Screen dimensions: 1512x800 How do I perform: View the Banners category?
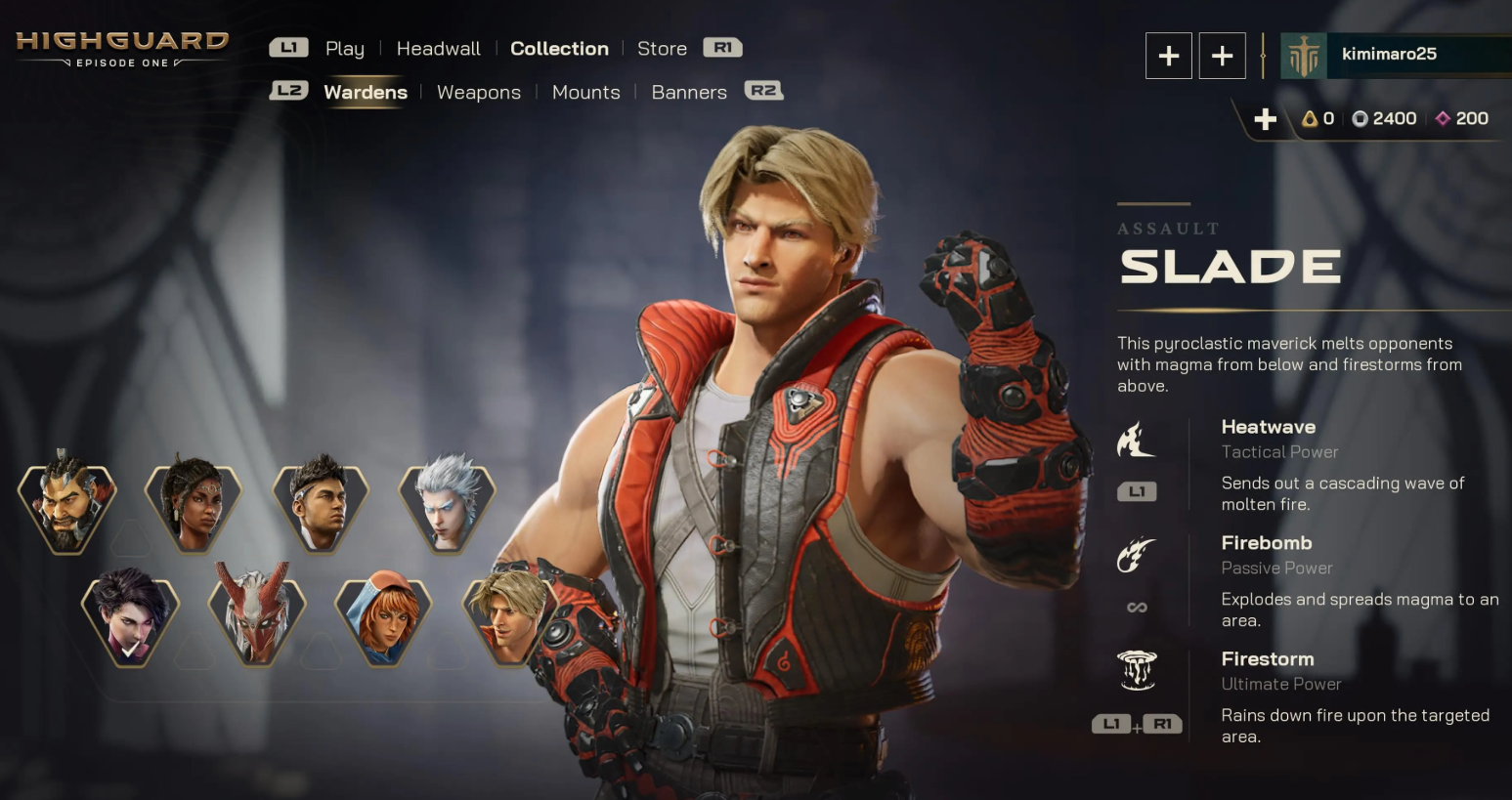click(x=689, y=93)
